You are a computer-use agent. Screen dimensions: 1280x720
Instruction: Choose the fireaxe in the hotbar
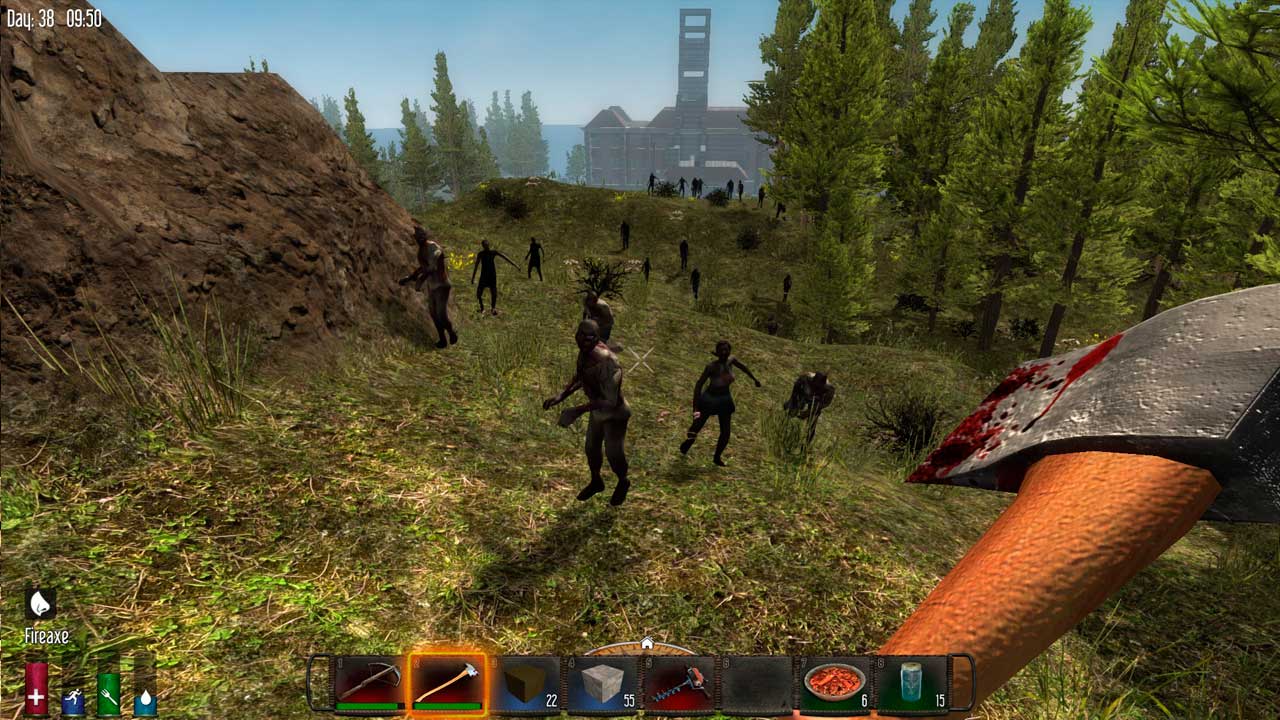click(x=447, y=684)
